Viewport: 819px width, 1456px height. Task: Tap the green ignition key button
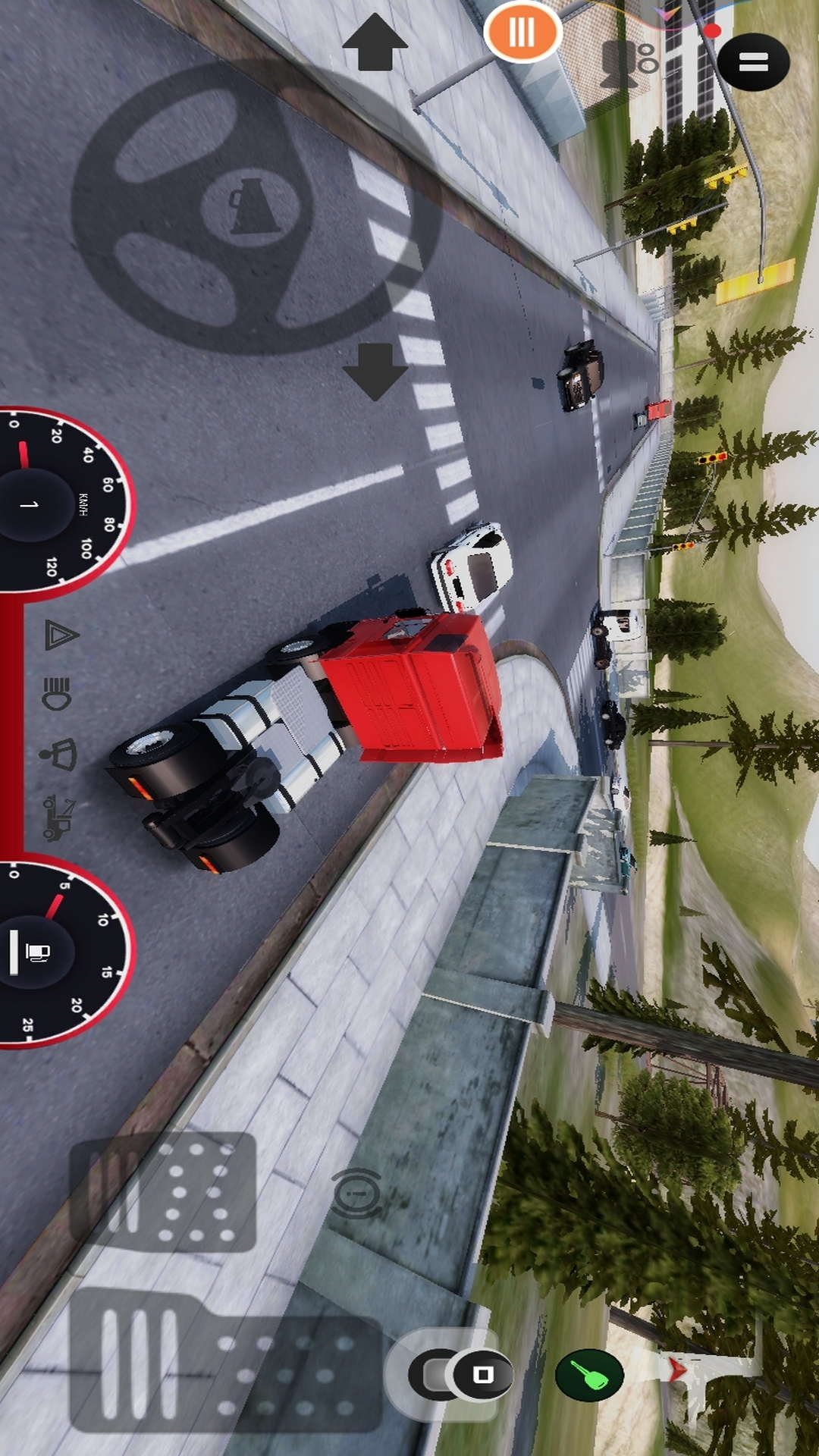[x=589, y=1374]
